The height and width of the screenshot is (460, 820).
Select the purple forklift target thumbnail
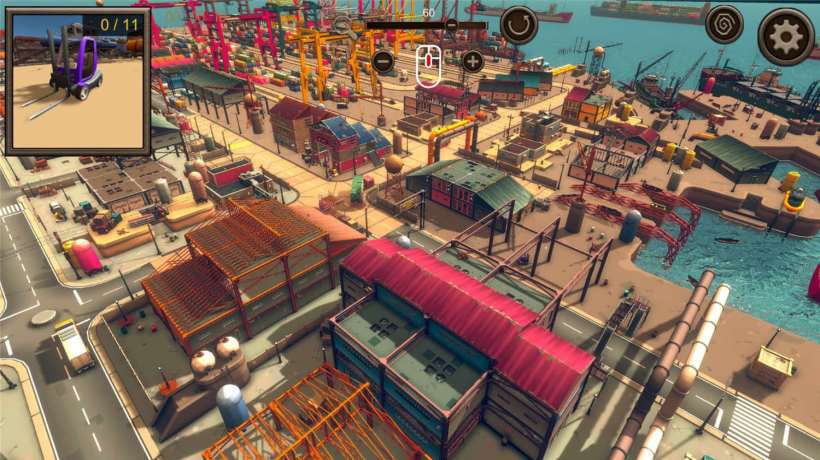pos(77,80)
